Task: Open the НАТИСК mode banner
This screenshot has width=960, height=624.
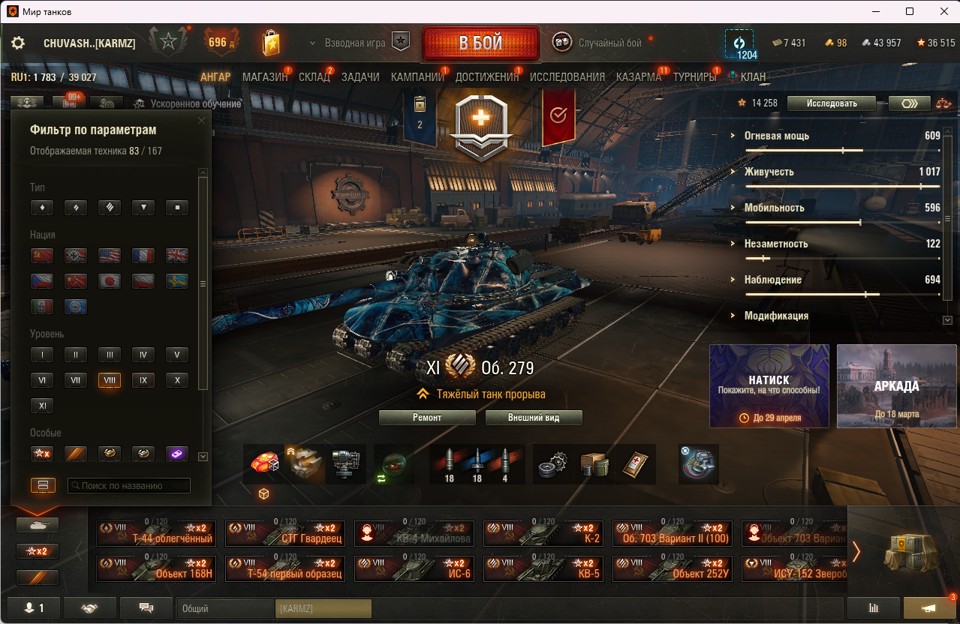Action: coord(769,386)
